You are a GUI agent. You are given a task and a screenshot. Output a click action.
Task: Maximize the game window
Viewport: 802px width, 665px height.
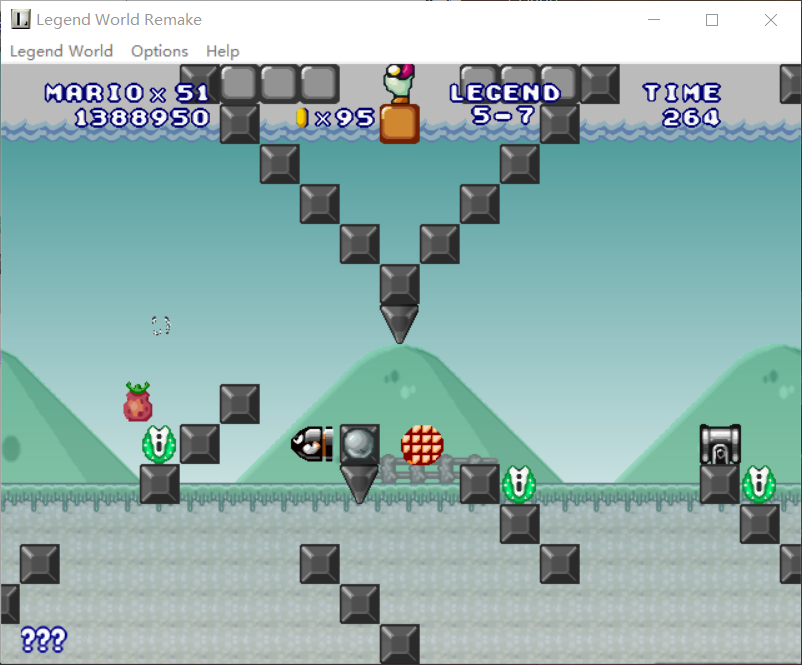712,20
